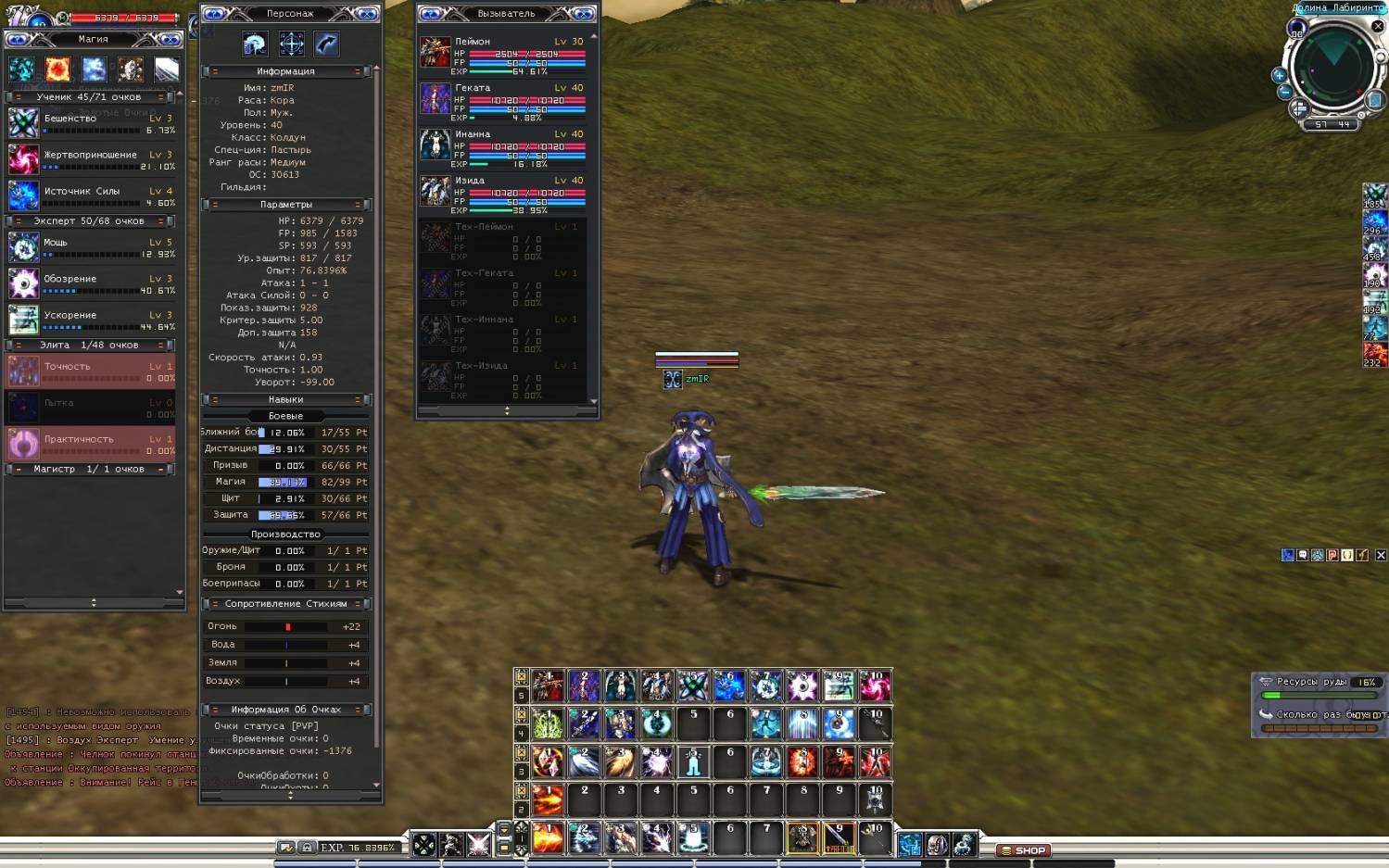Close the Персонаж character window

coord(366,13)
